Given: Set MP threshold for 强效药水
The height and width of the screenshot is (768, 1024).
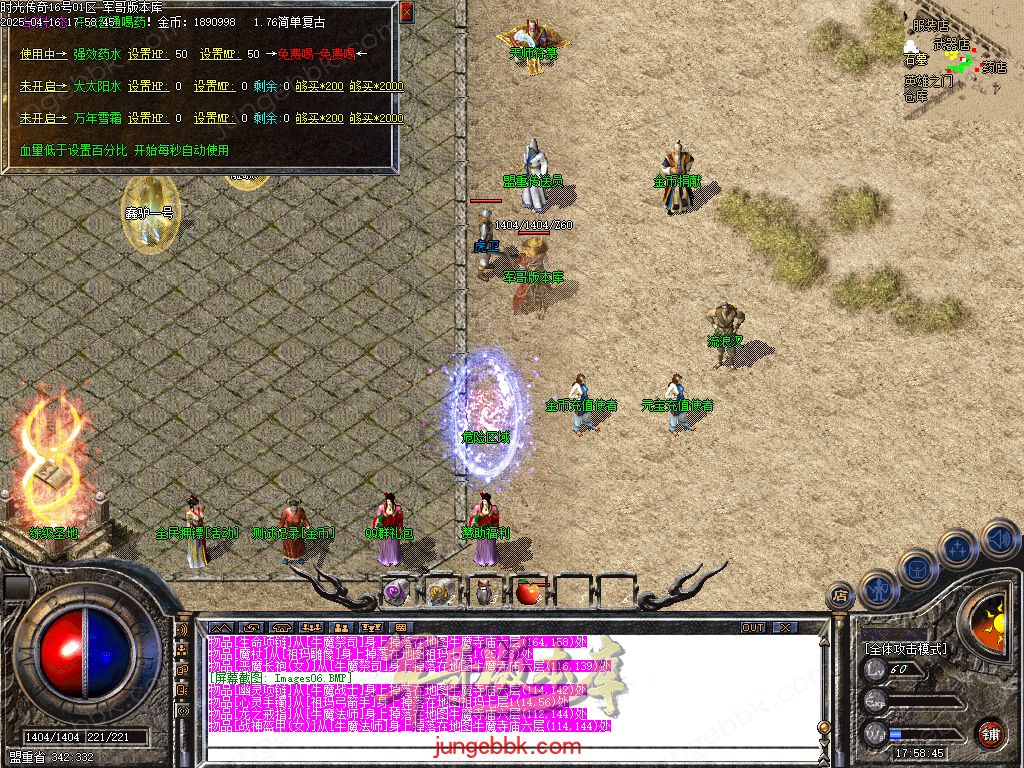Looking at the screenshot, I should click(x=221, y=54).
